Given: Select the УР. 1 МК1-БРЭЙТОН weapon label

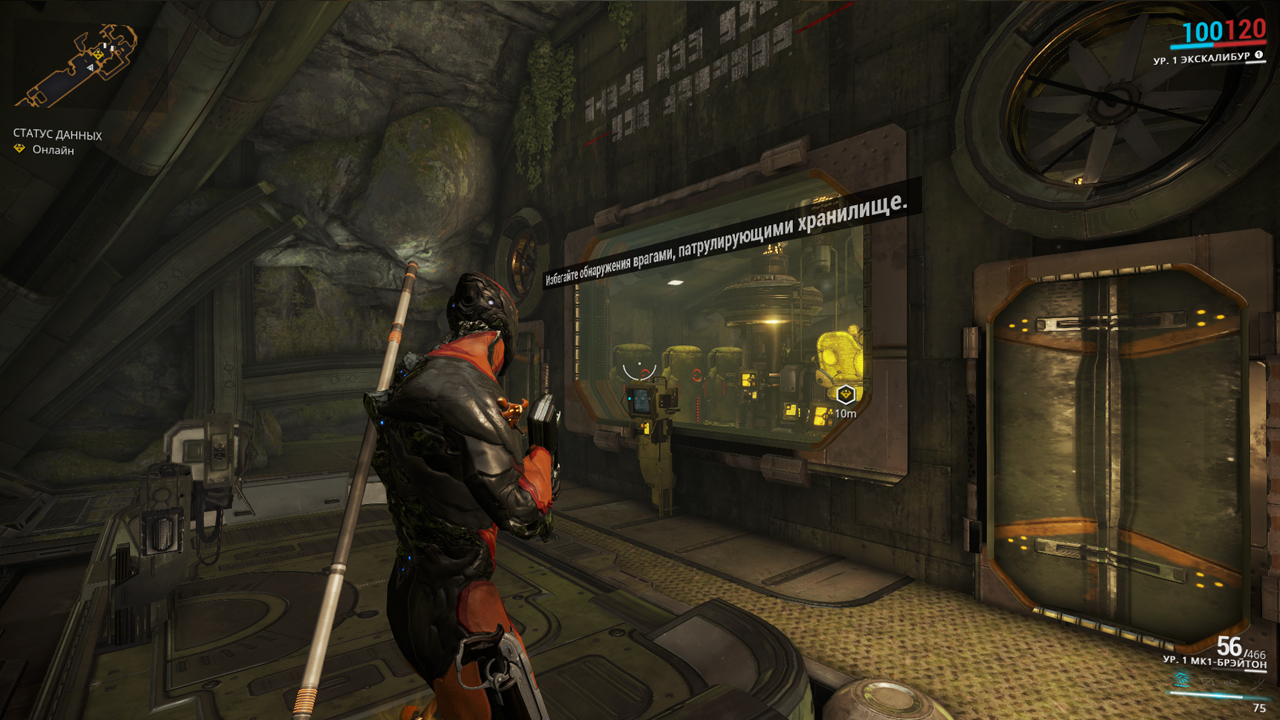Looking at the screenshot, I should tap(1215, 661).
